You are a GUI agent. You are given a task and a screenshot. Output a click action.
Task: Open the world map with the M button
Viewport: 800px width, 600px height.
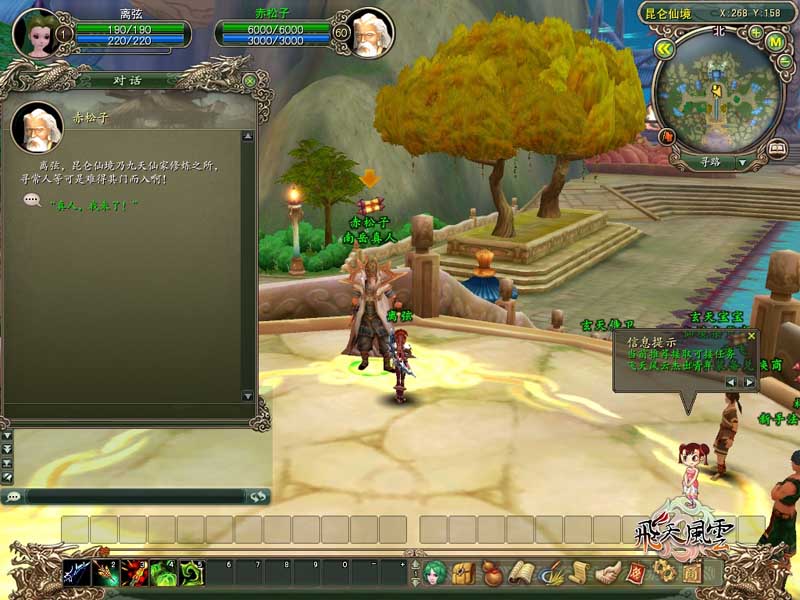click(775, 41)
